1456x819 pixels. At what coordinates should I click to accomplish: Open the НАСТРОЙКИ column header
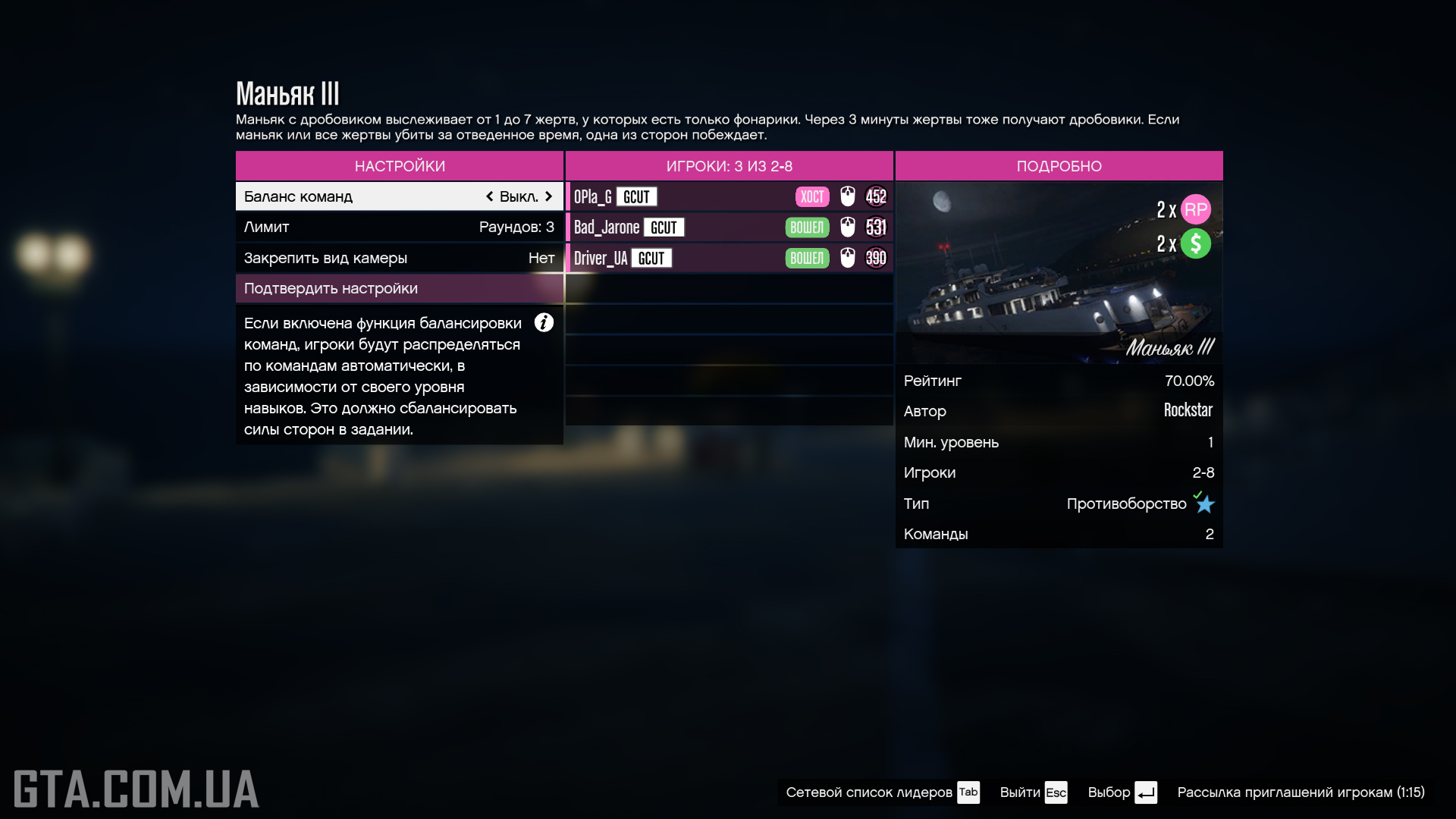tap(400, 166)
